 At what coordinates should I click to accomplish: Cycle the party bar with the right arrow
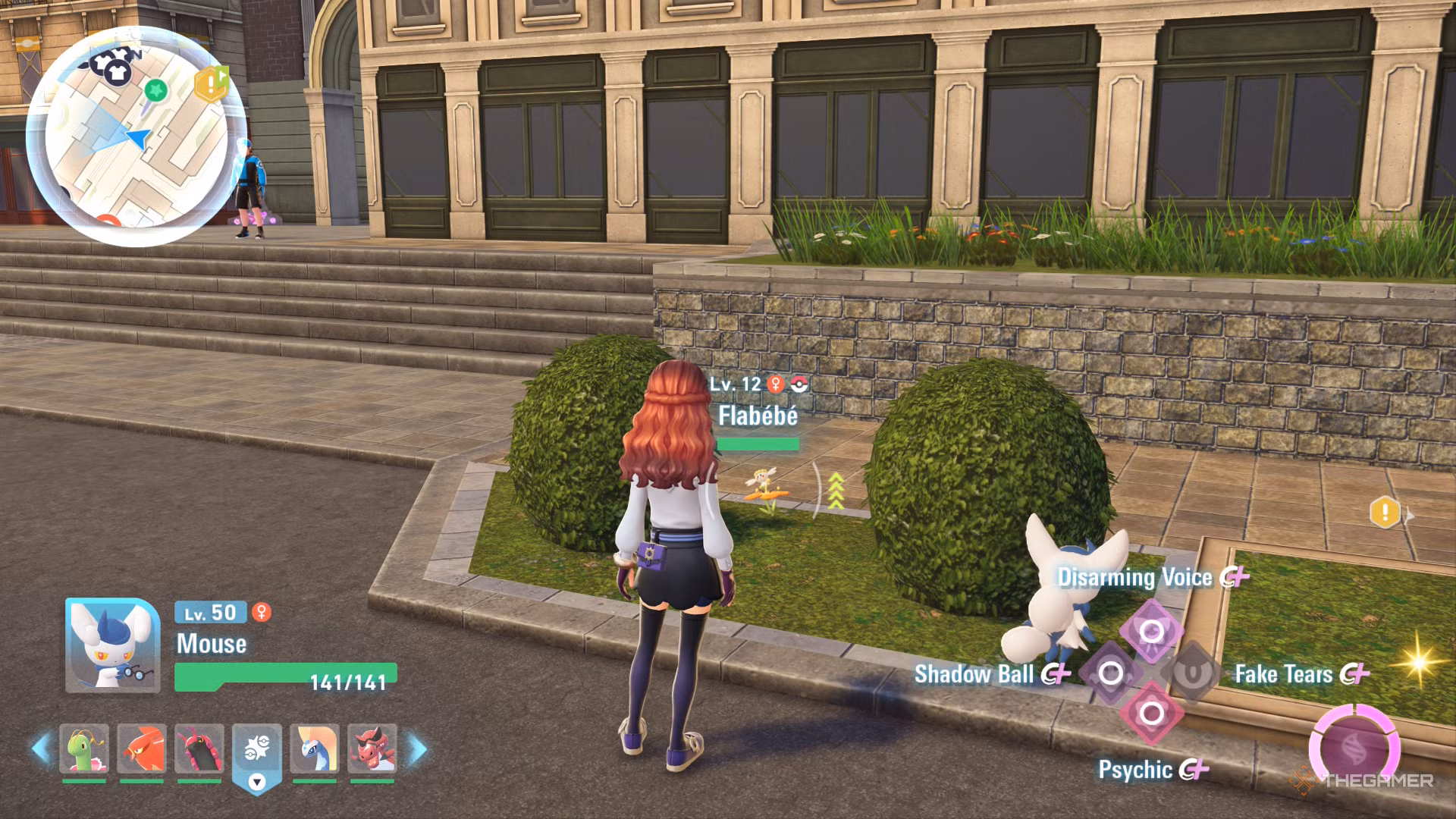[x=416, y=749]
